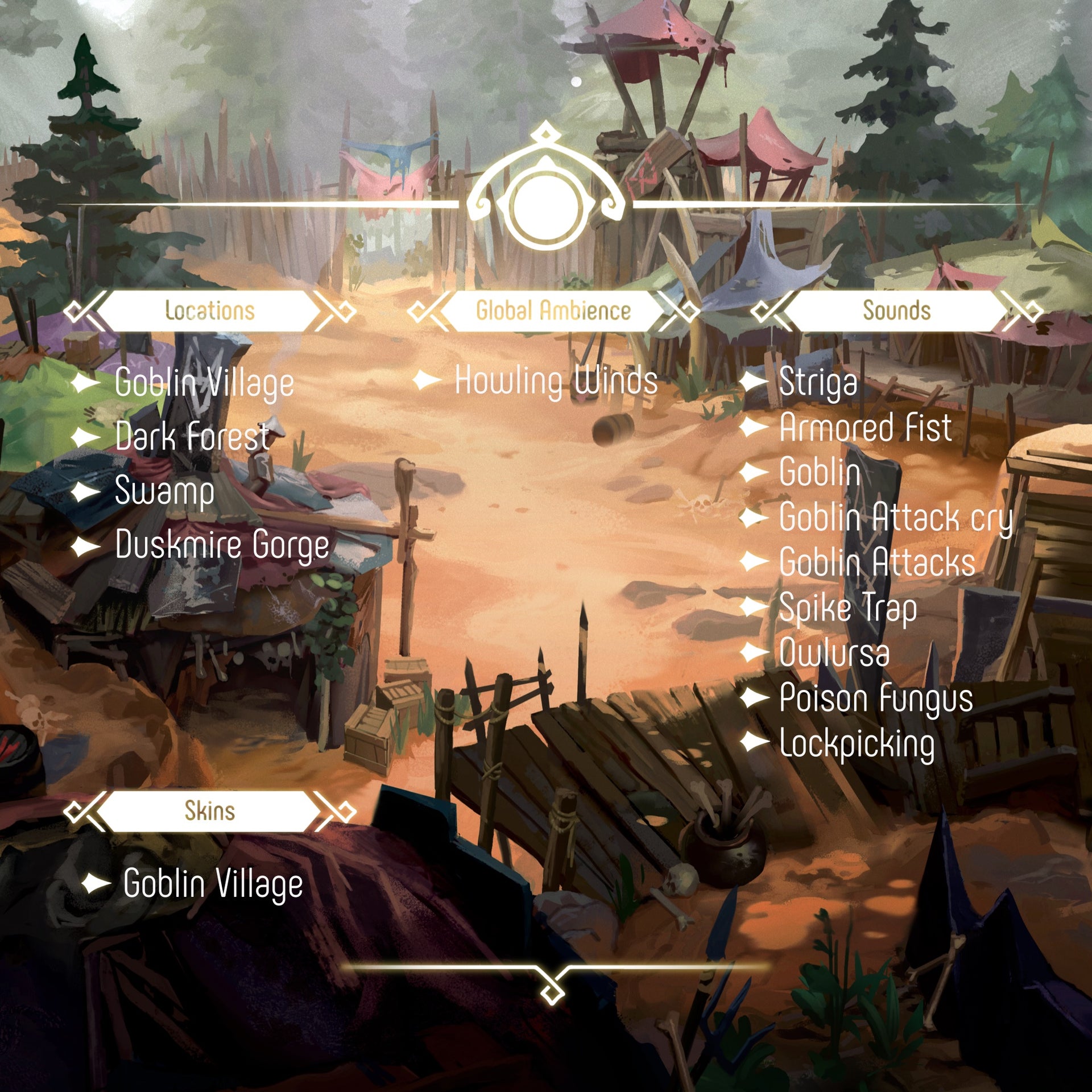Play the Lockpicking sound

[x=857, y=743]
